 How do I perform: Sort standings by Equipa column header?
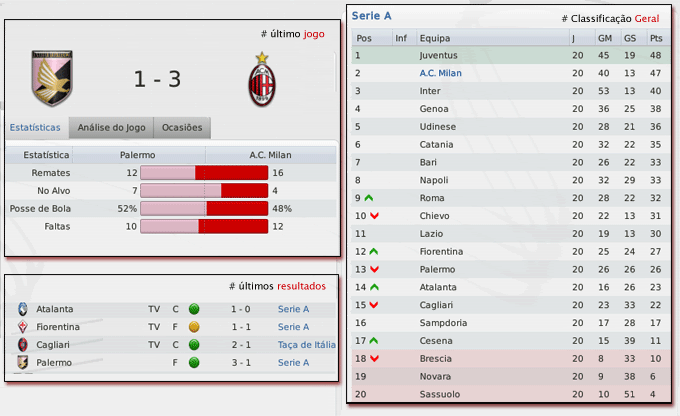click(435, 38)
